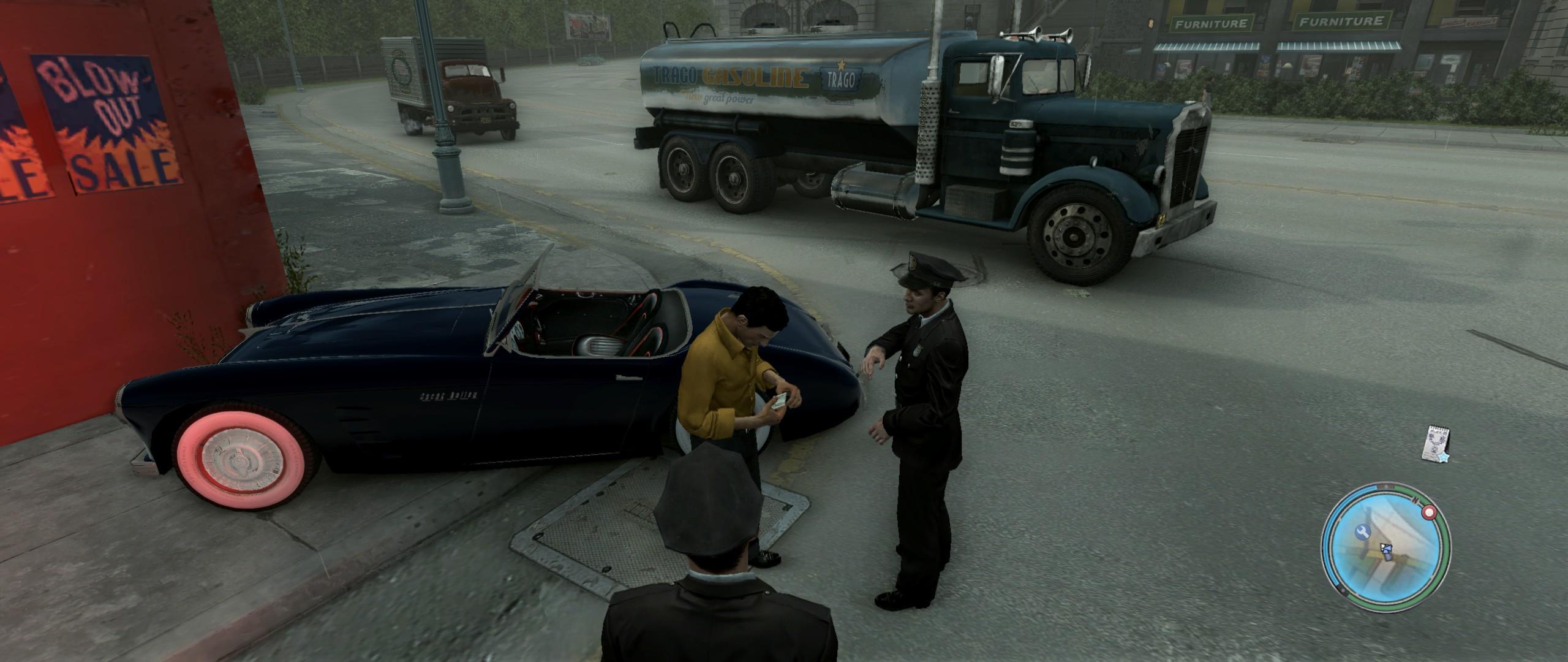Select the blue wrench garage marker
The height and width of the screenshot is (662, 1568).
(x=1363, y=532)
